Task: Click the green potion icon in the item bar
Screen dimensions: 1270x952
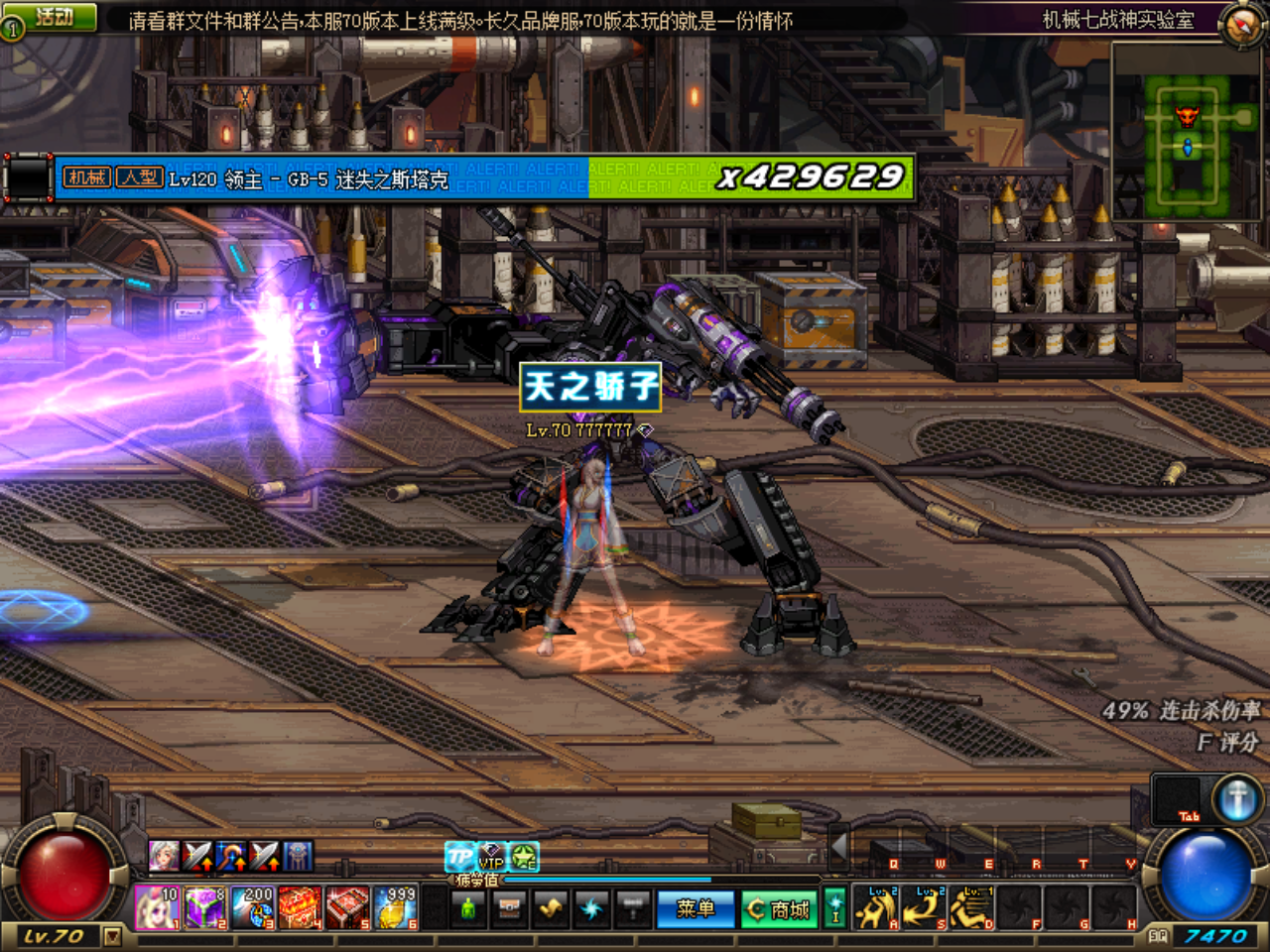Action: [x=469, y=907]
